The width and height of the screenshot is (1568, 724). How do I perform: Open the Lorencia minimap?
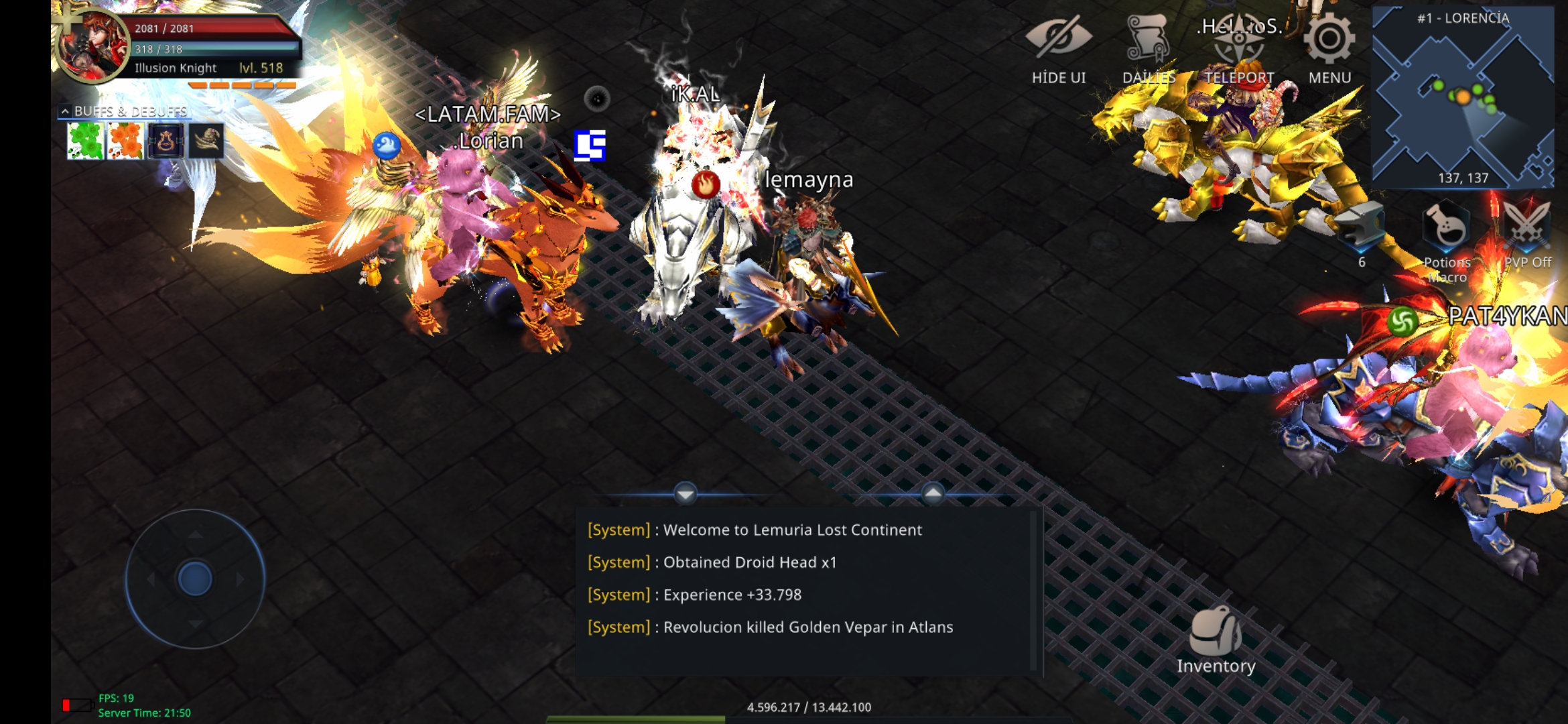[1463, 97]
